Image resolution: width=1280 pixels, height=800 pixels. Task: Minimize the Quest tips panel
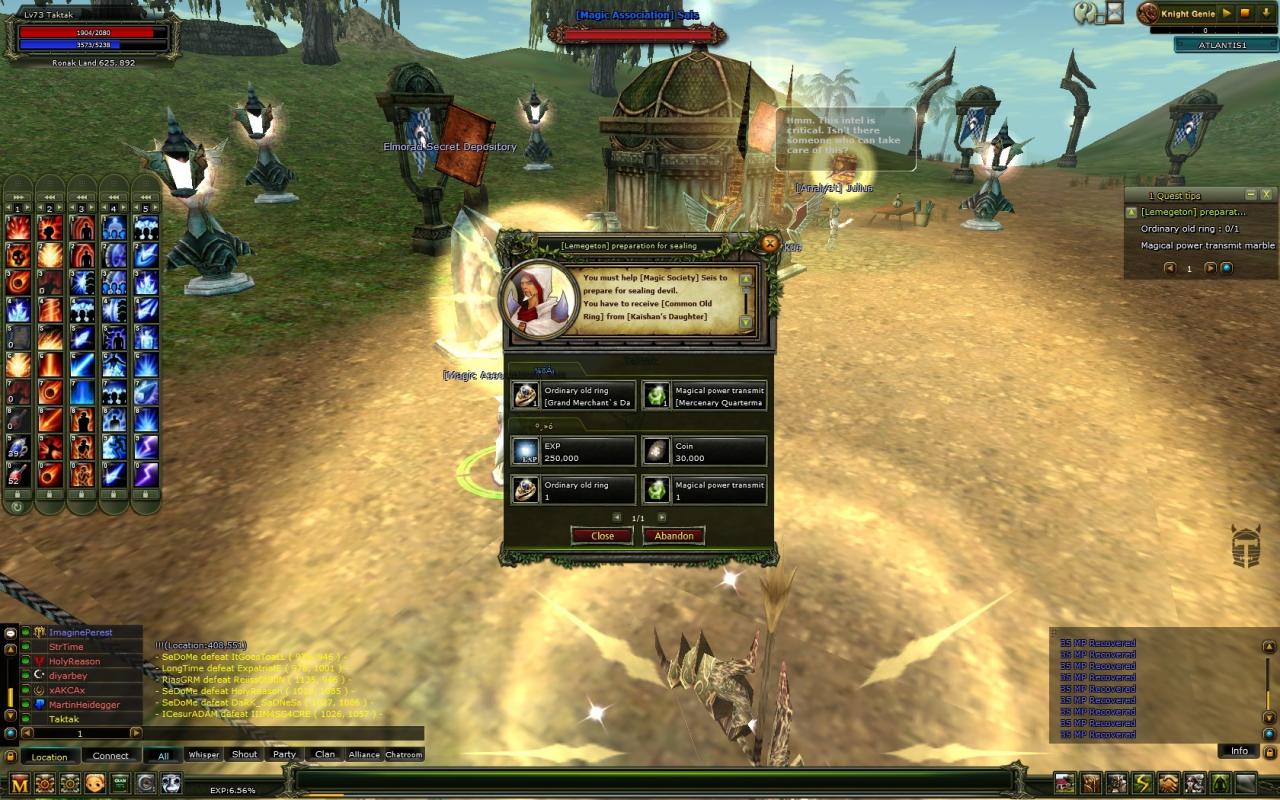1250,195
